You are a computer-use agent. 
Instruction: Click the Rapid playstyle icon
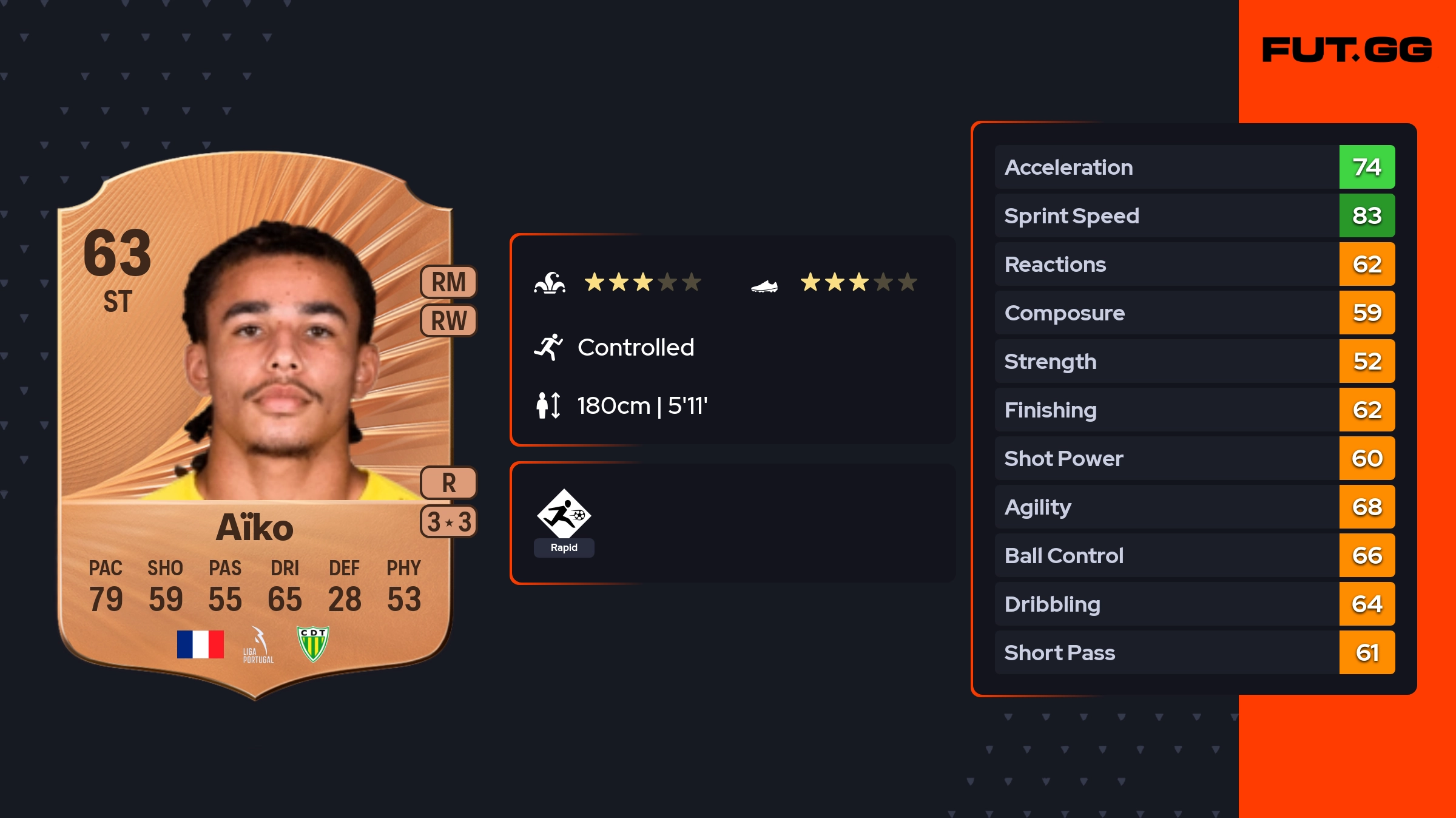pos(564,515)
